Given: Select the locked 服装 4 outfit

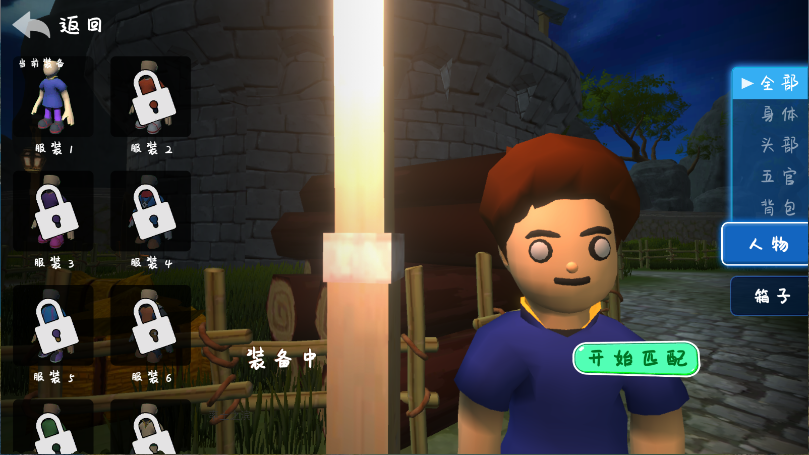Looking at the screenshot, I should point(150,211).
